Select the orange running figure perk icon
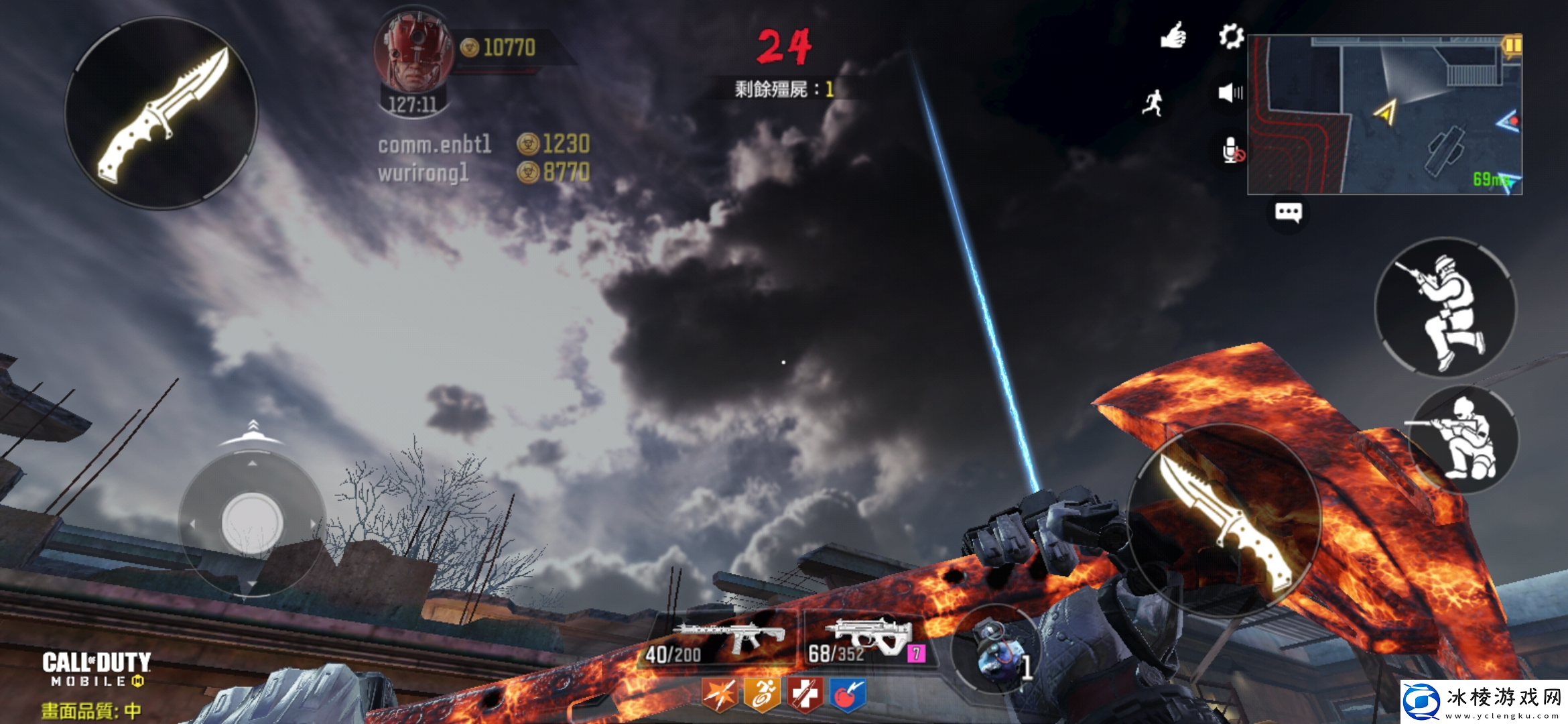The width and height of the screenshot is (1568, 724). point(762,695)
